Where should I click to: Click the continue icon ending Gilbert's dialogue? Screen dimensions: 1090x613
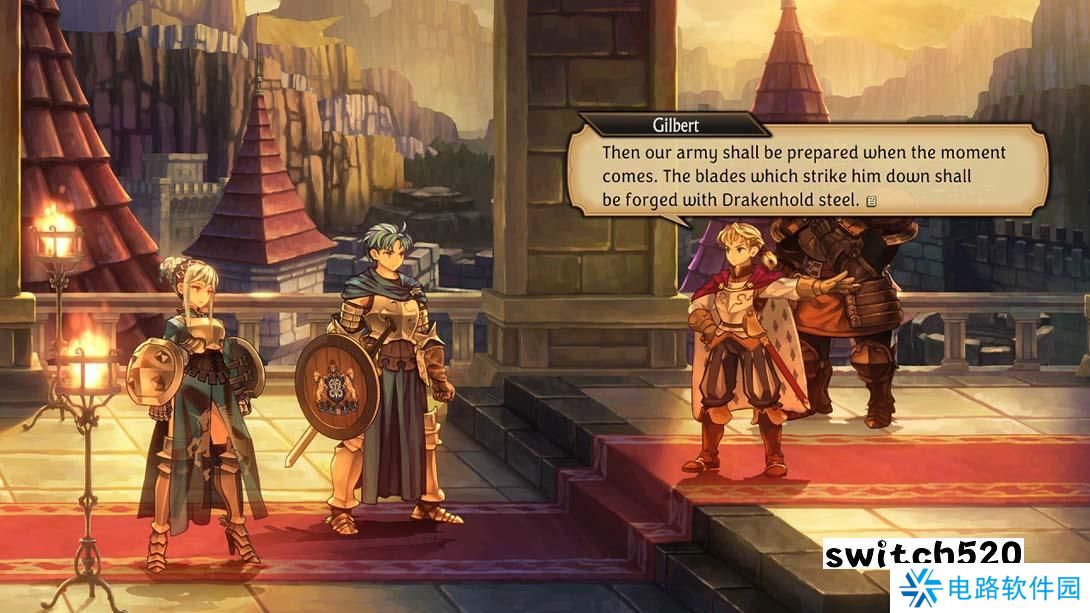872,201
